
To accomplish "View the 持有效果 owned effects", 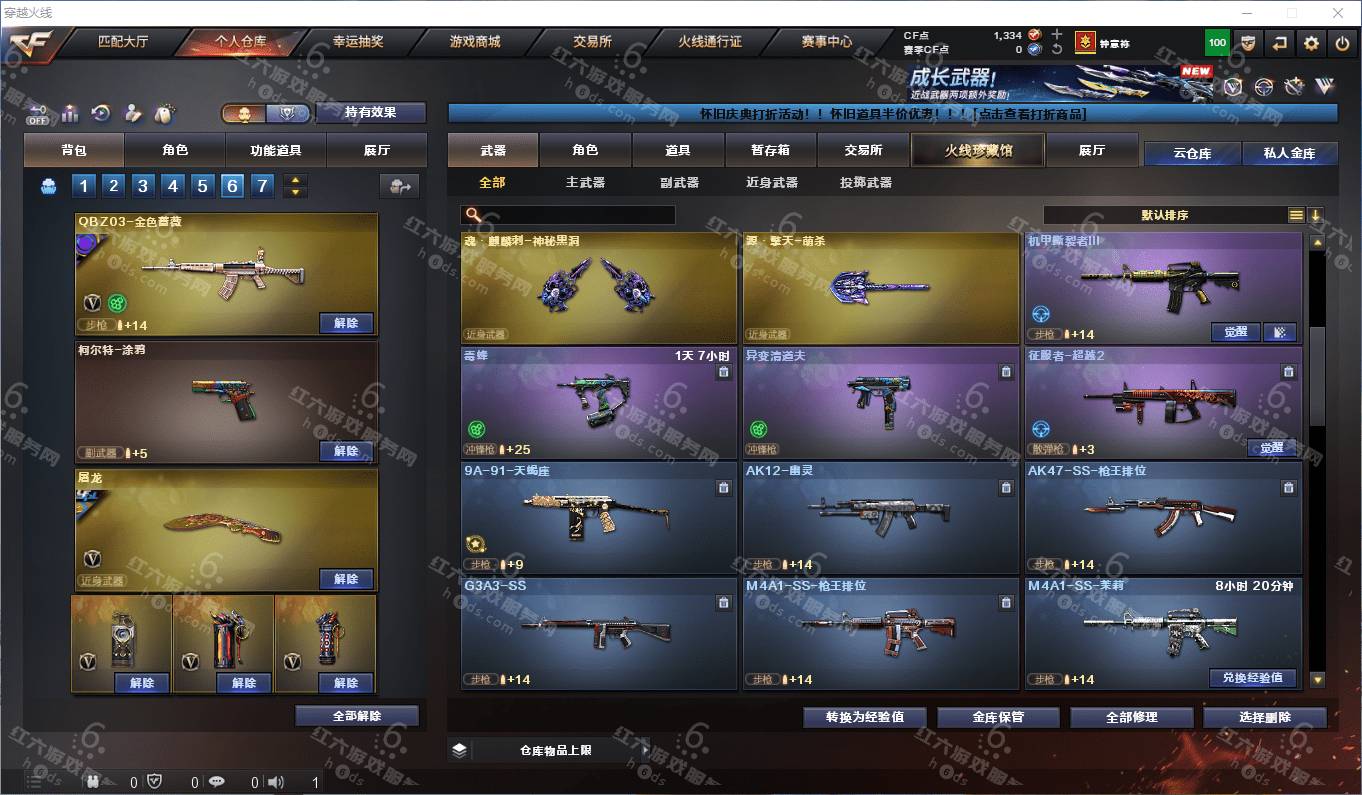I will click(x=370, y=113).
